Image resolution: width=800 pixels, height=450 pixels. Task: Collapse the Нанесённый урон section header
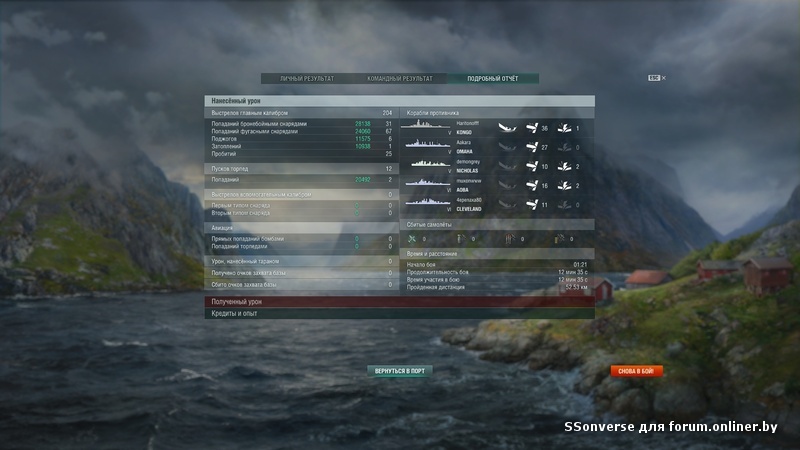coord(400,101)
